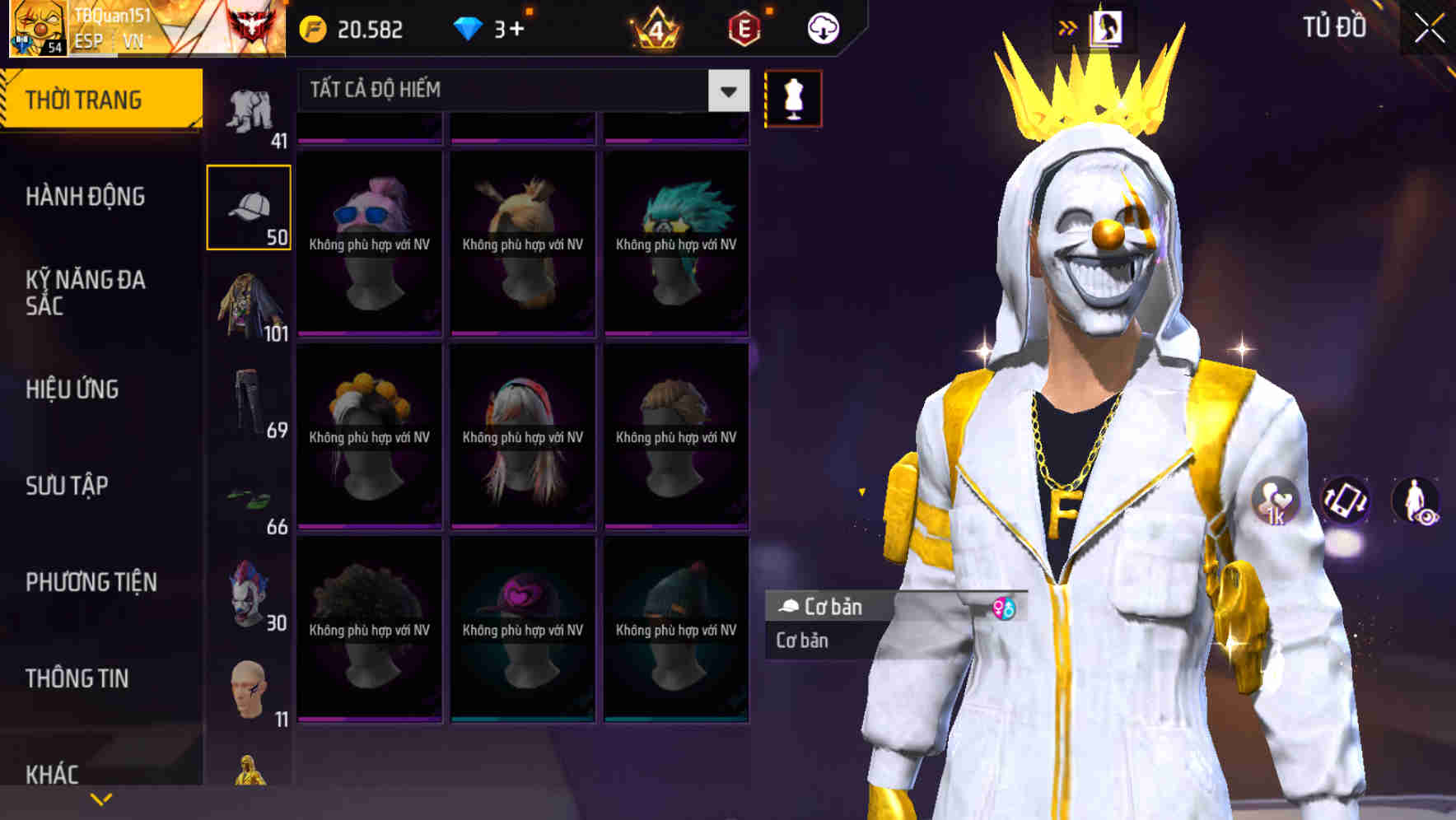Image resolution: width=1456 pixels, height=820 pixels.
Task: Click the diamond 3+ balance to buy diamonds
Action: pos(494,27)
